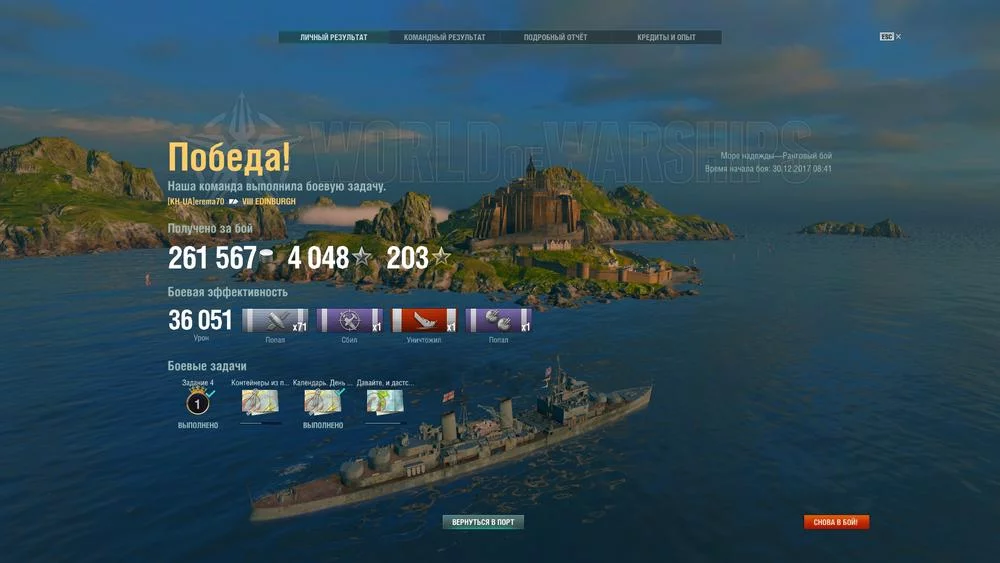1000x563 pixels.
Task: Click the torpedo hit ribbon
Action: pos(498,321)
